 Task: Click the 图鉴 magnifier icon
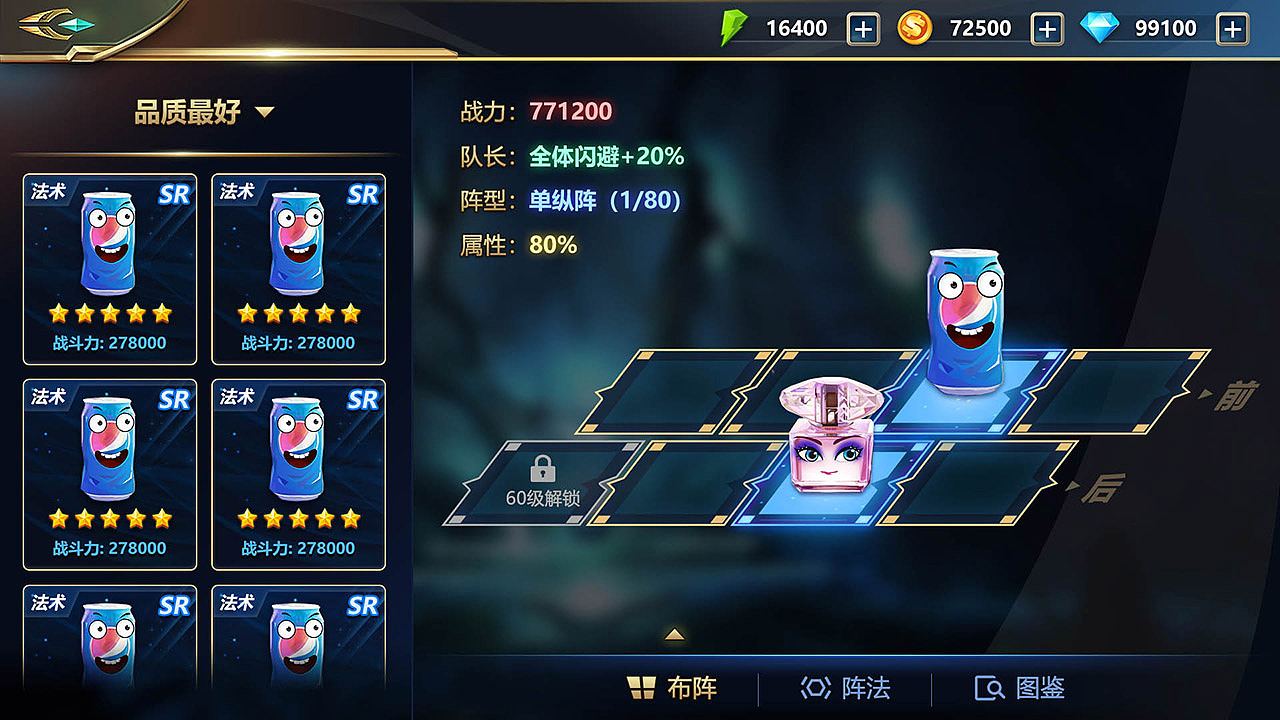(x=989, y=688)
